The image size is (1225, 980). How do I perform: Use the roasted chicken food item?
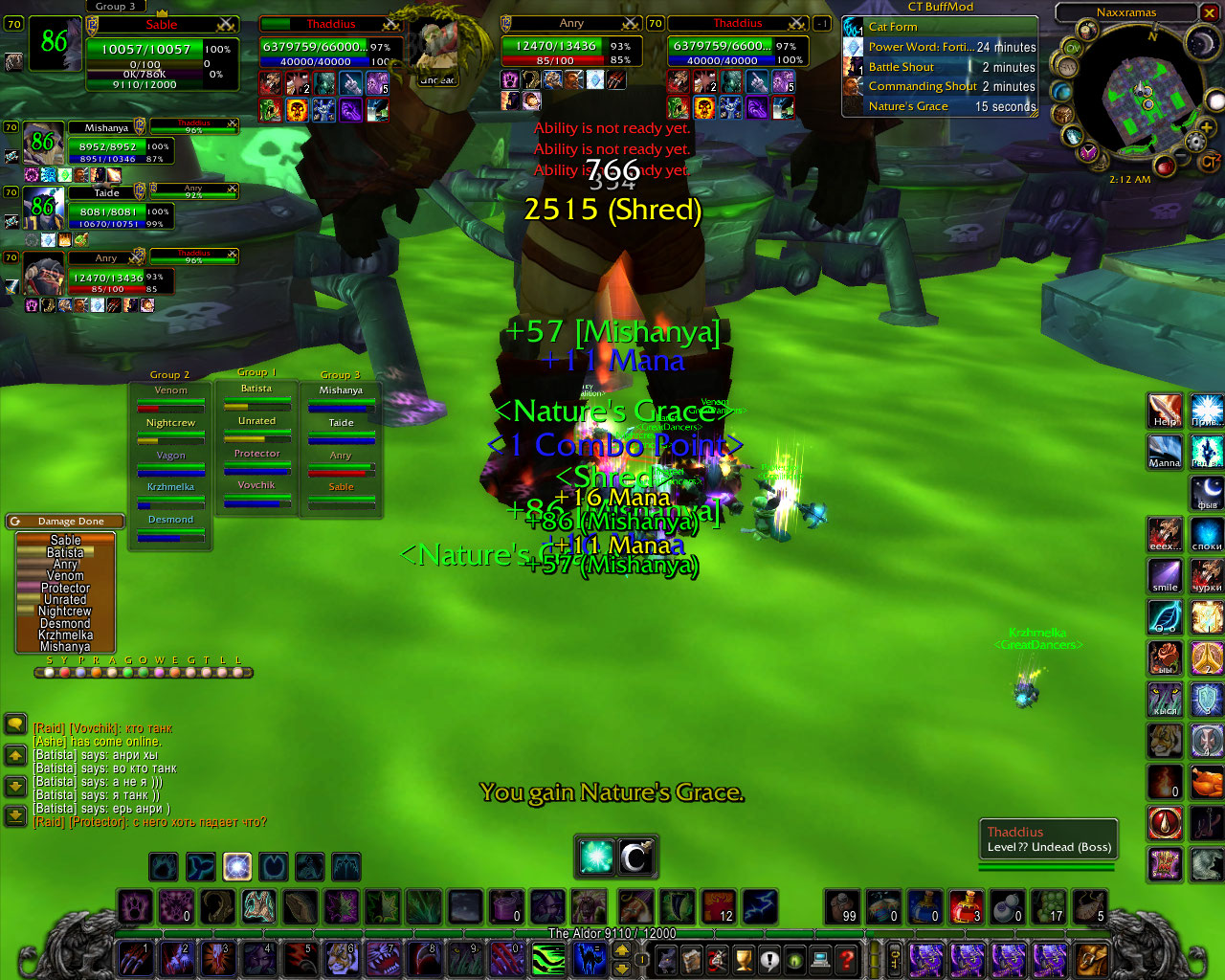[1206, 781]
